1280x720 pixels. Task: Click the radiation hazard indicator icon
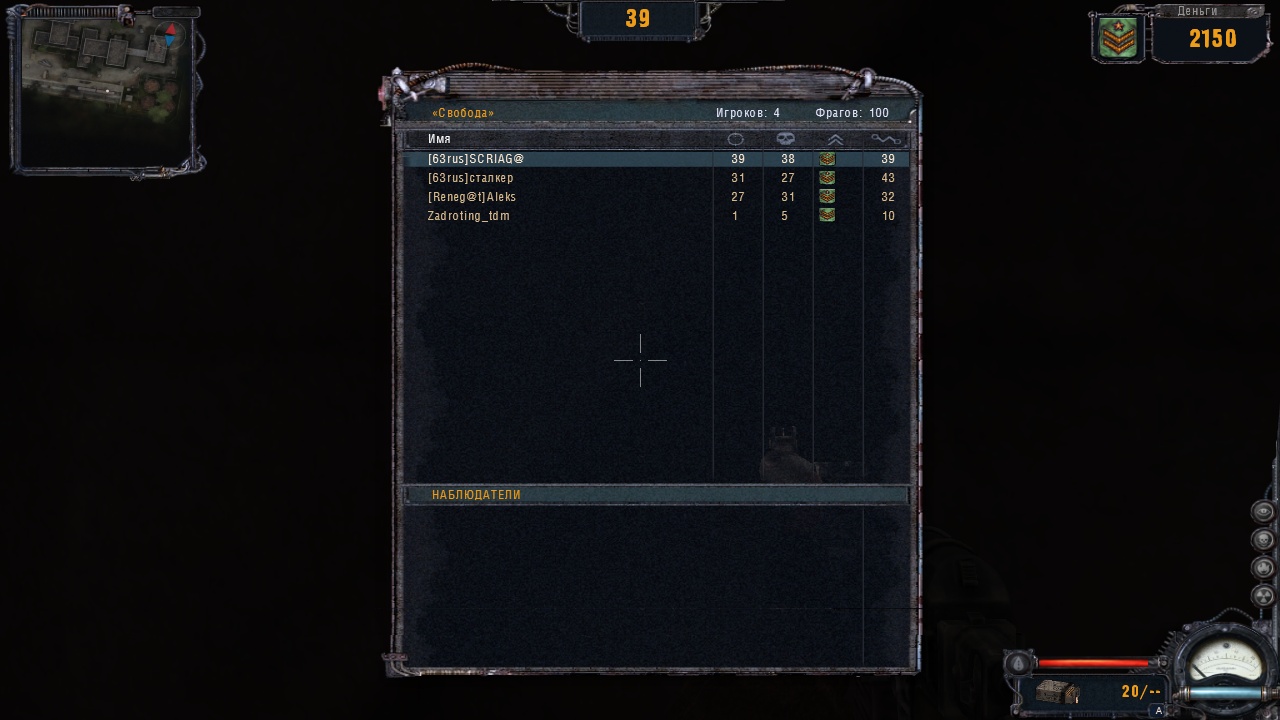point(1263,596)
